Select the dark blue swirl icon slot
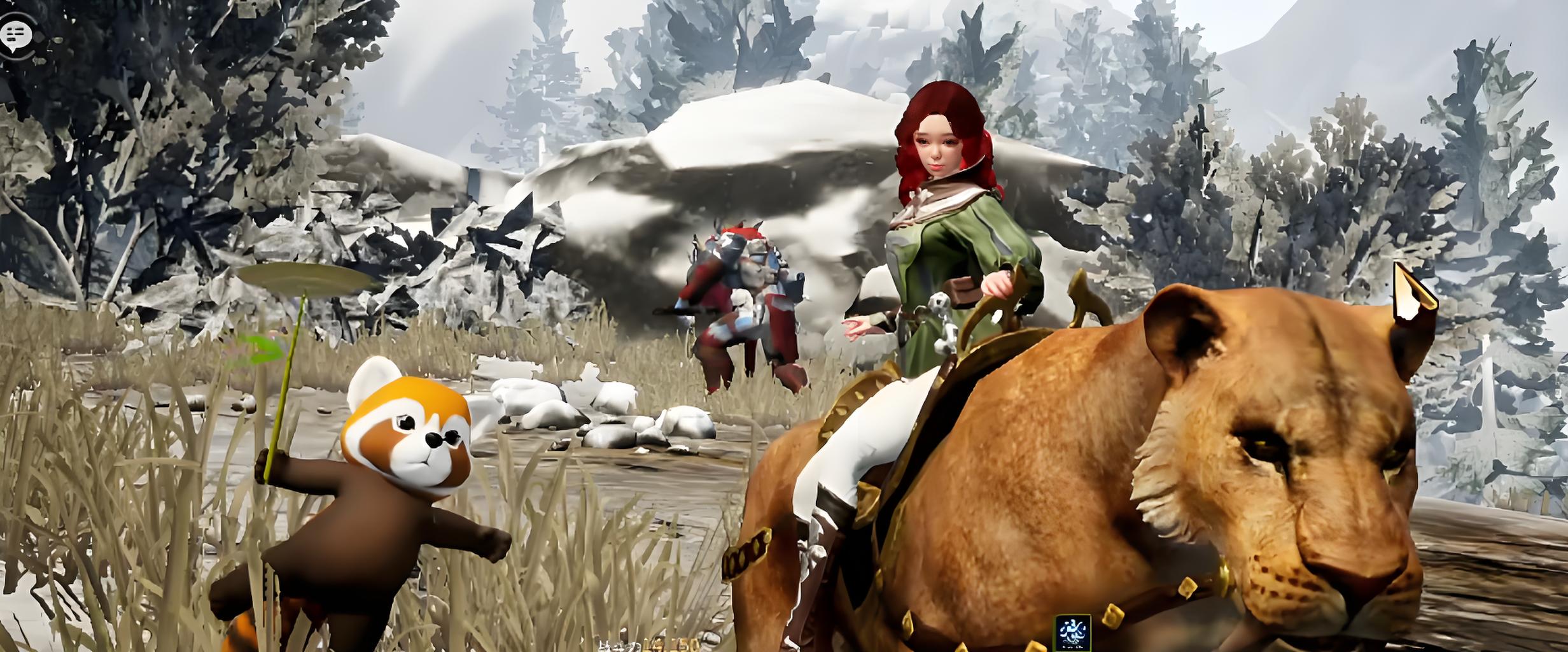The image size is (1568, 652). click(x=1073, y=632)
